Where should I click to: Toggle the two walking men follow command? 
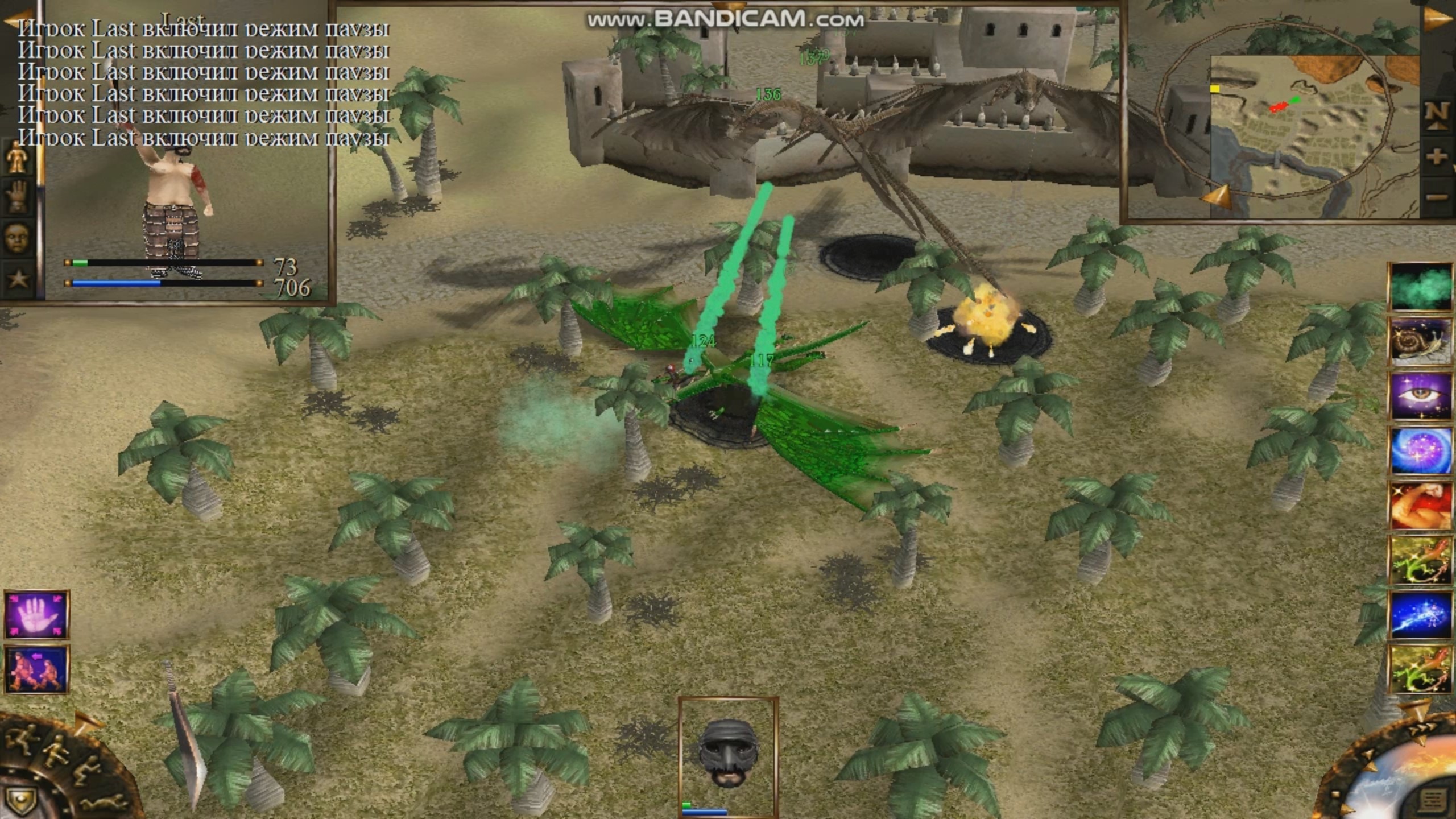tap(36, 669)
